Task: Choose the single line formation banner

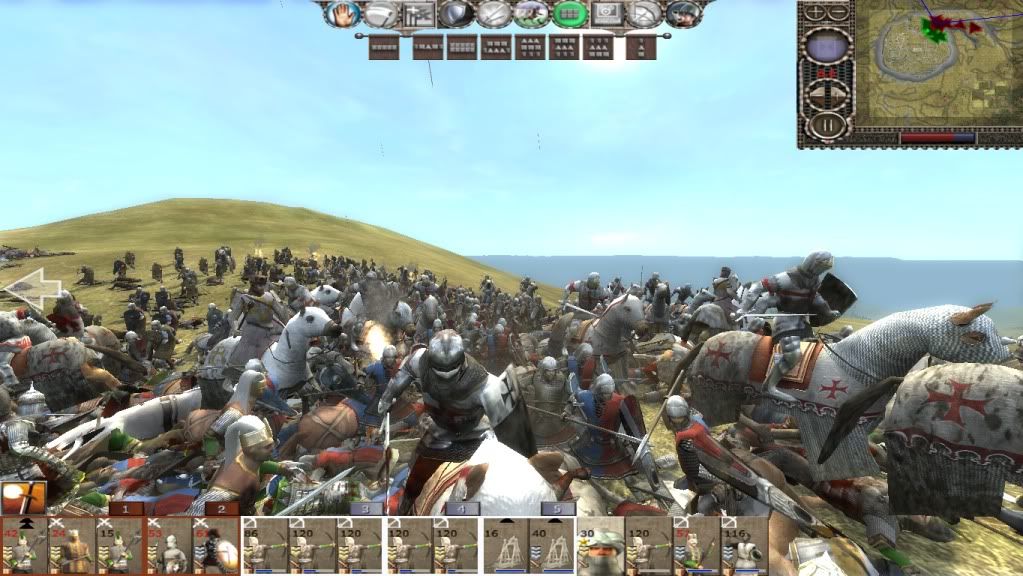Action: pos(383,46)
